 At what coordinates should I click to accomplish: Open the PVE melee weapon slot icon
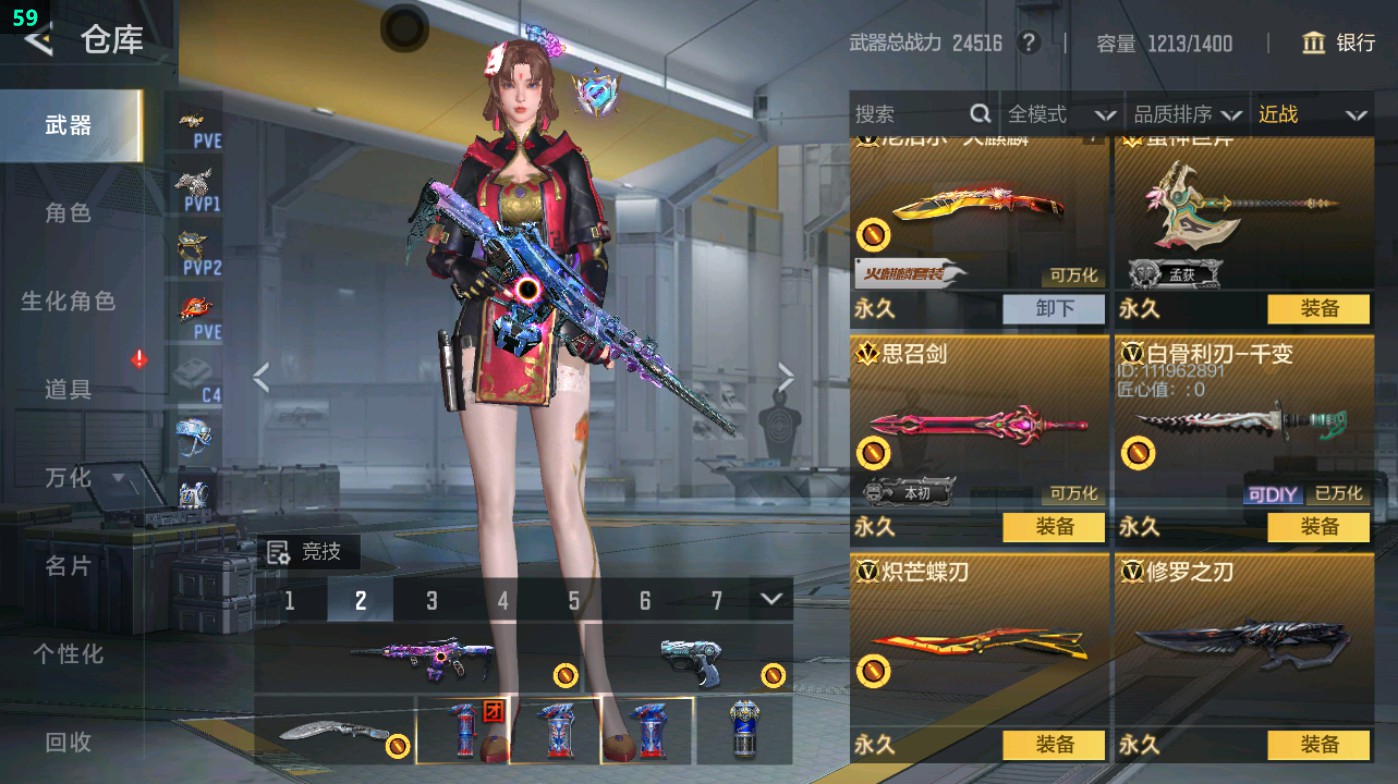coord(196,305)
